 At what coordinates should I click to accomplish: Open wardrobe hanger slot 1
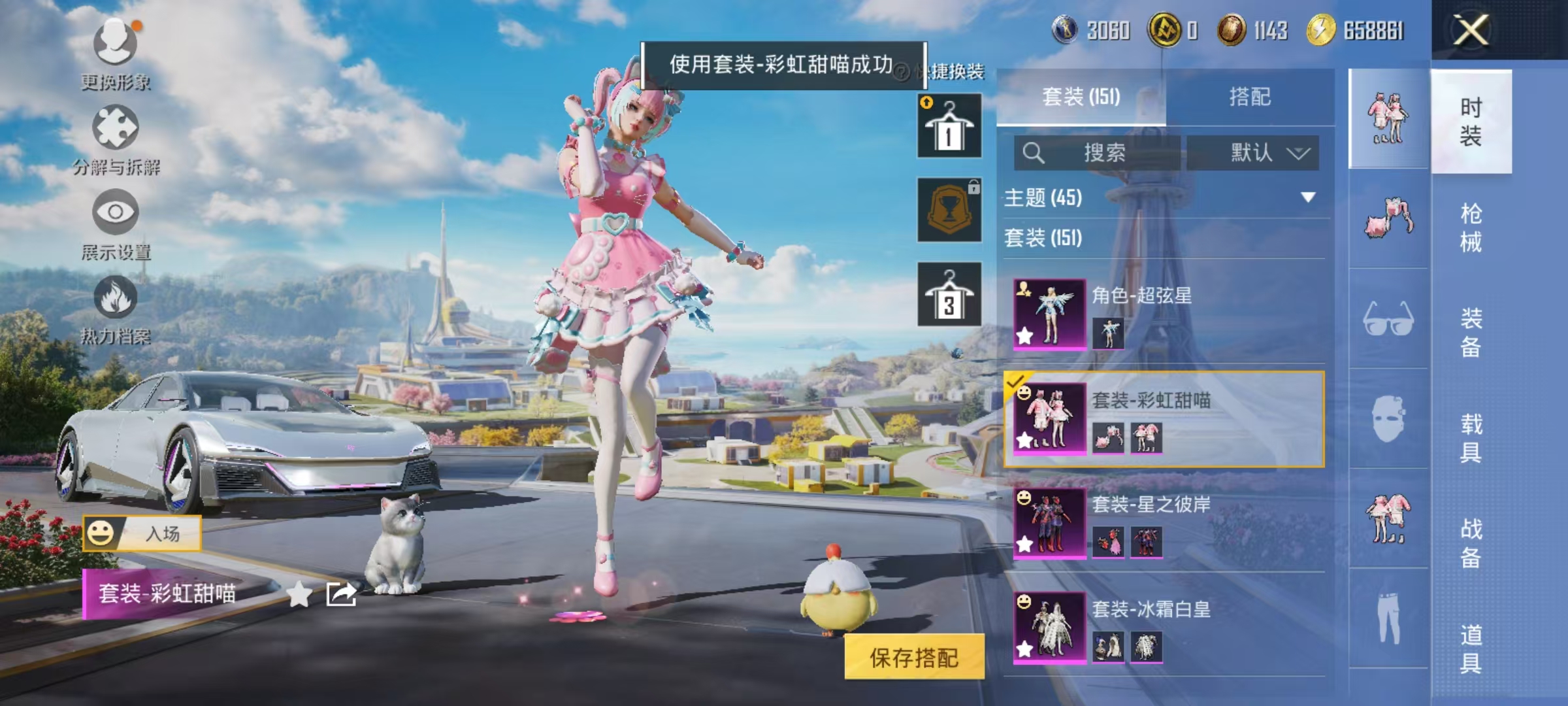(949, 124)
